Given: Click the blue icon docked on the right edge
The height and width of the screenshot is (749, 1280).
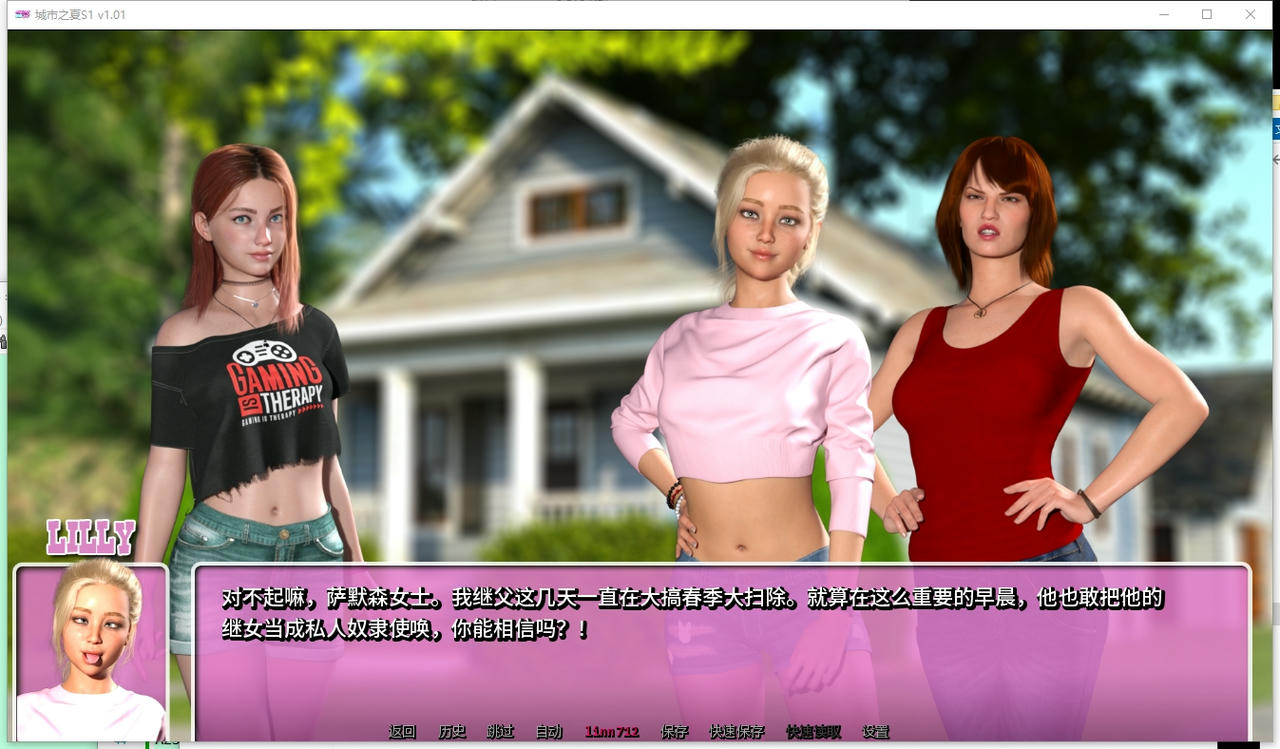Looking at the screenshot, I should [1274, 129].
